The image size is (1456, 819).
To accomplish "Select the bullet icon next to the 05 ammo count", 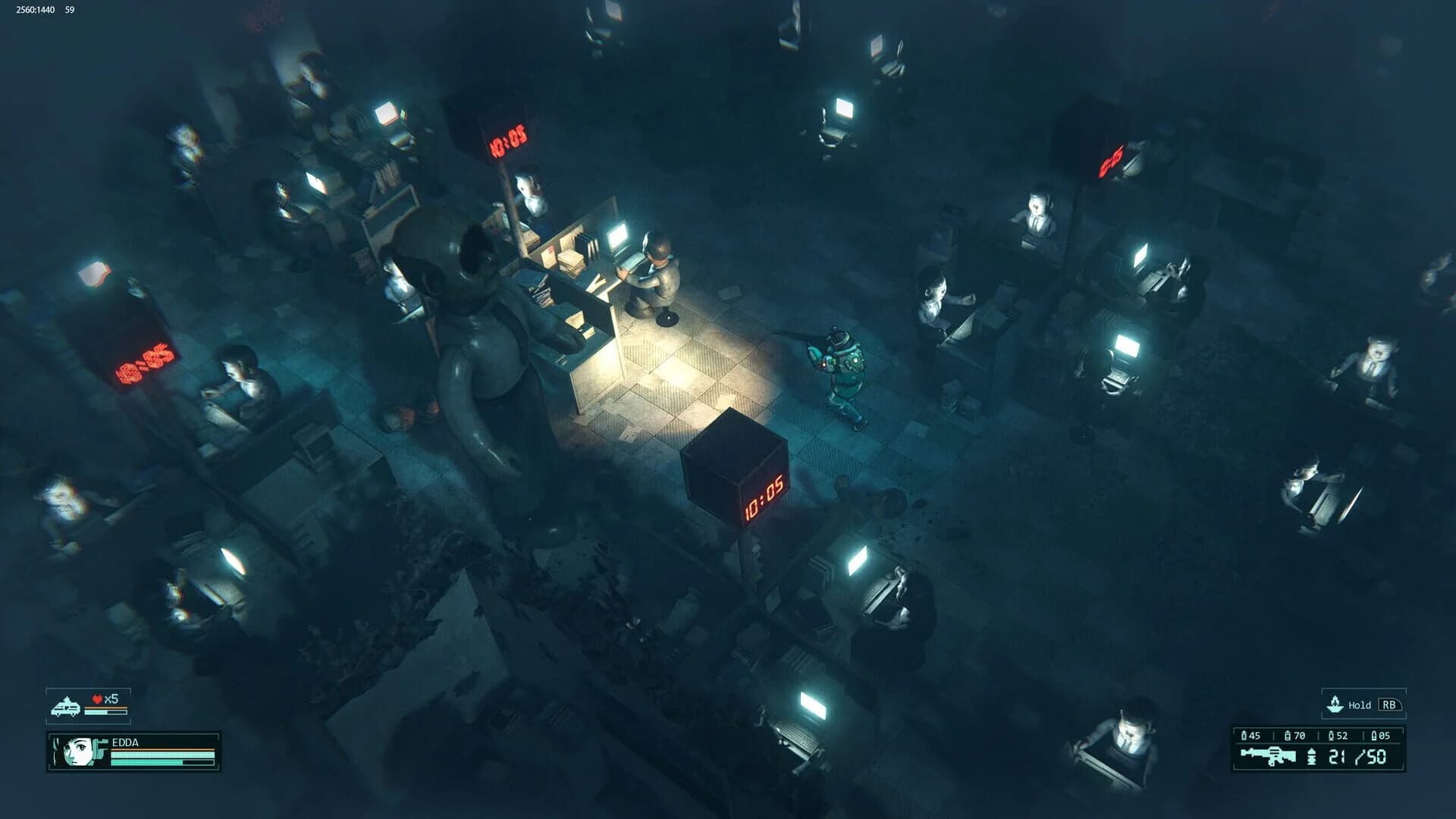I will [x=1374, y=736].
